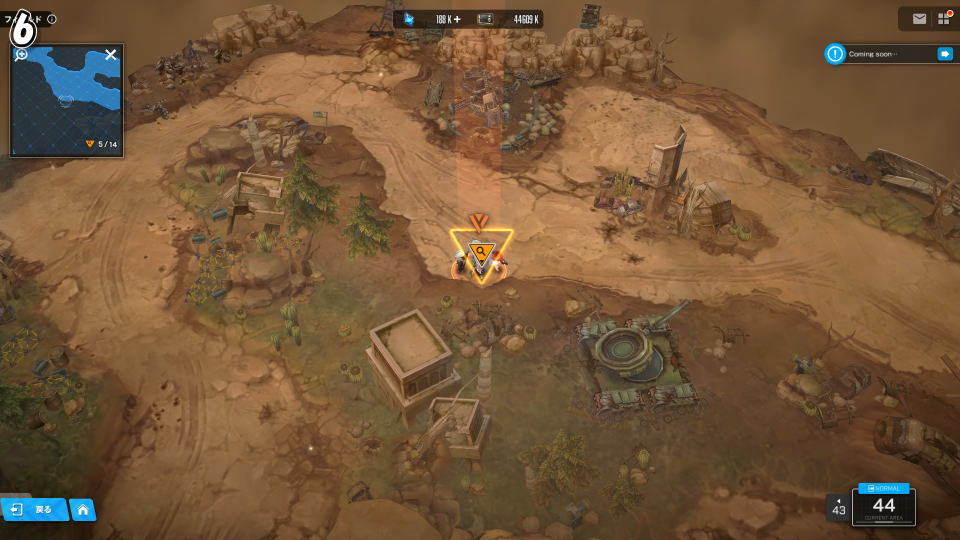The width and height of the screenshot is (960, 540).
Task: Close the minimap with the X
Action: 111,55
